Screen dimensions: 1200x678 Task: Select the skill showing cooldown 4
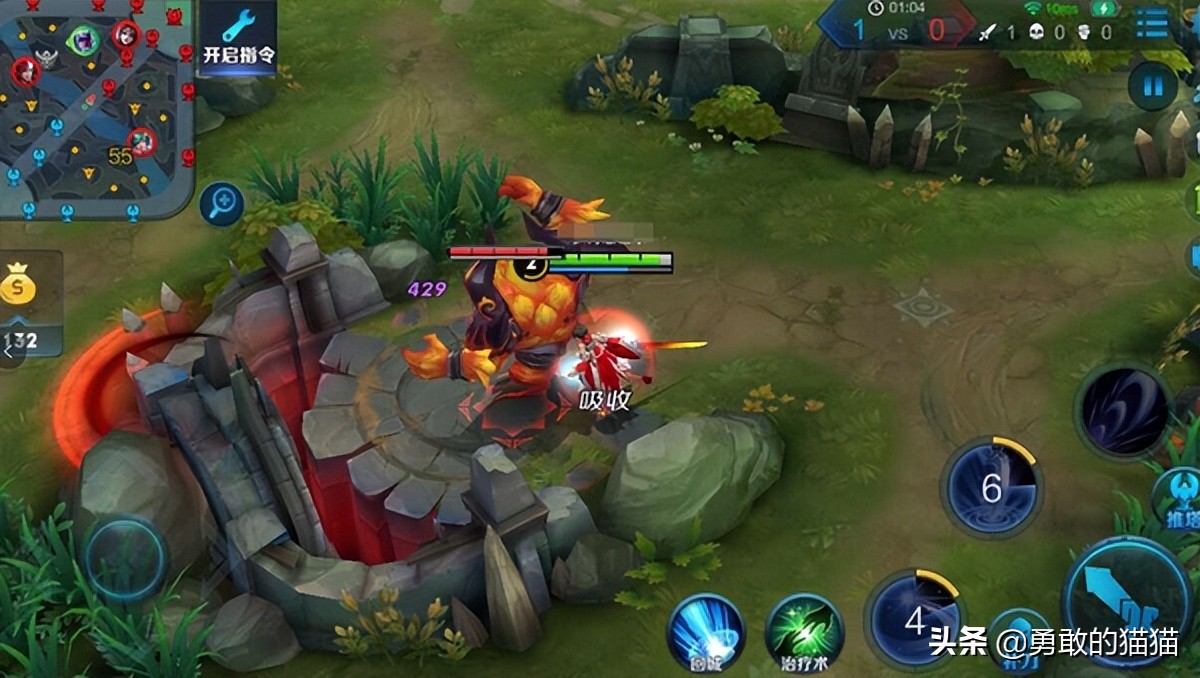[x=915, y=620]
